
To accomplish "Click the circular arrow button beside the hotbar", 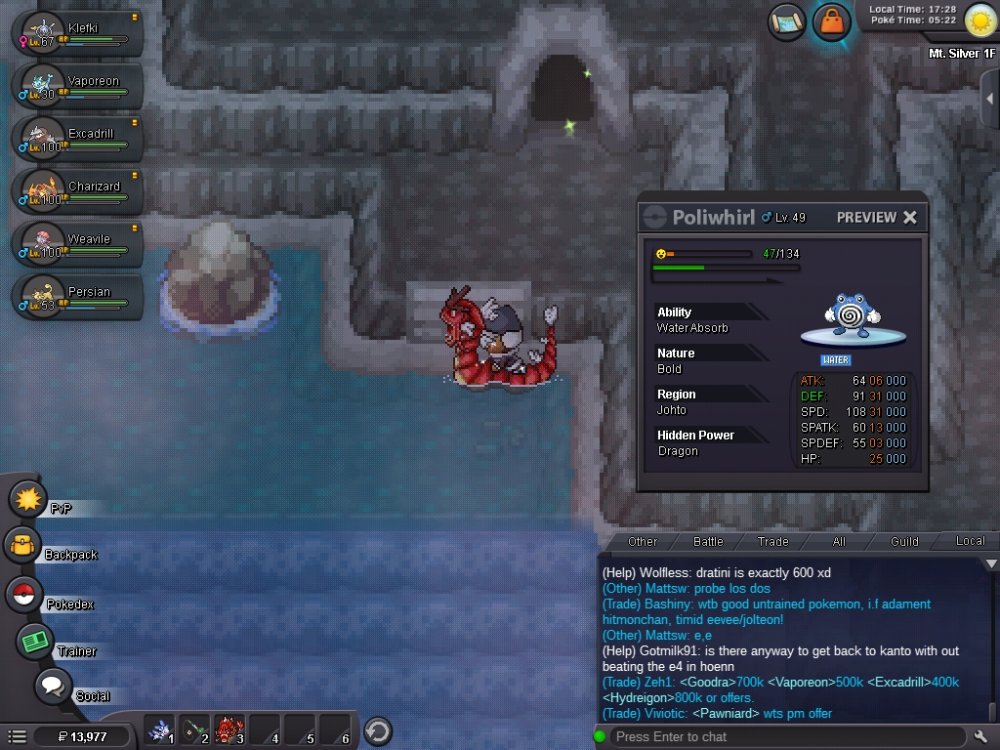I will click(x=377, y=730).
